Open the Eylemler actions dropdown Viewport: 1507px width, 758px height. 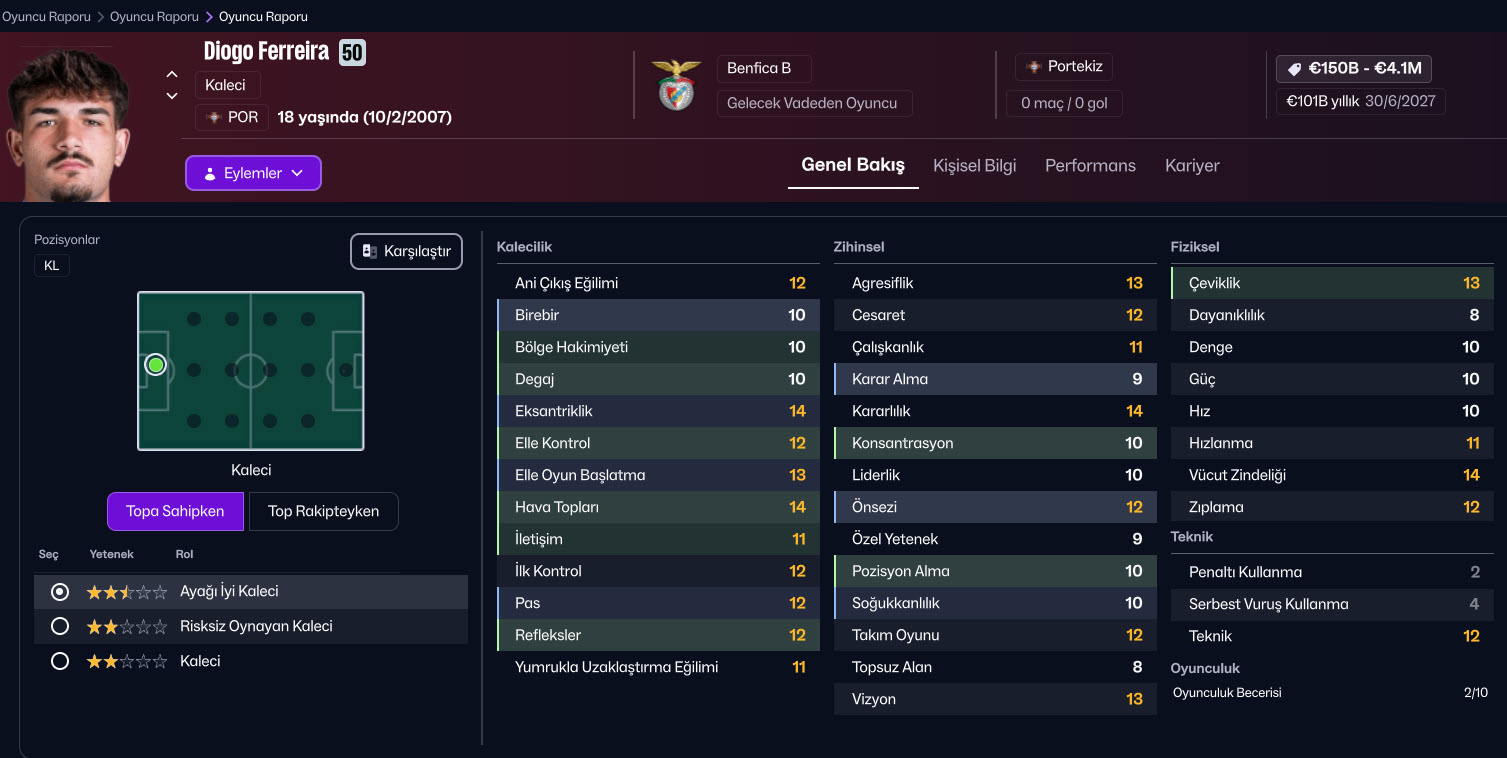coord(253,173)
